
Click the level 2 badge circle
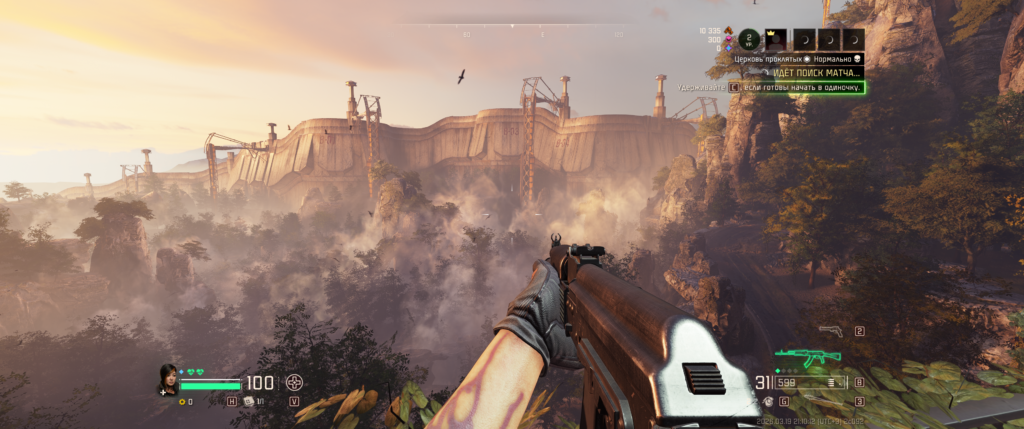[750, 39]
